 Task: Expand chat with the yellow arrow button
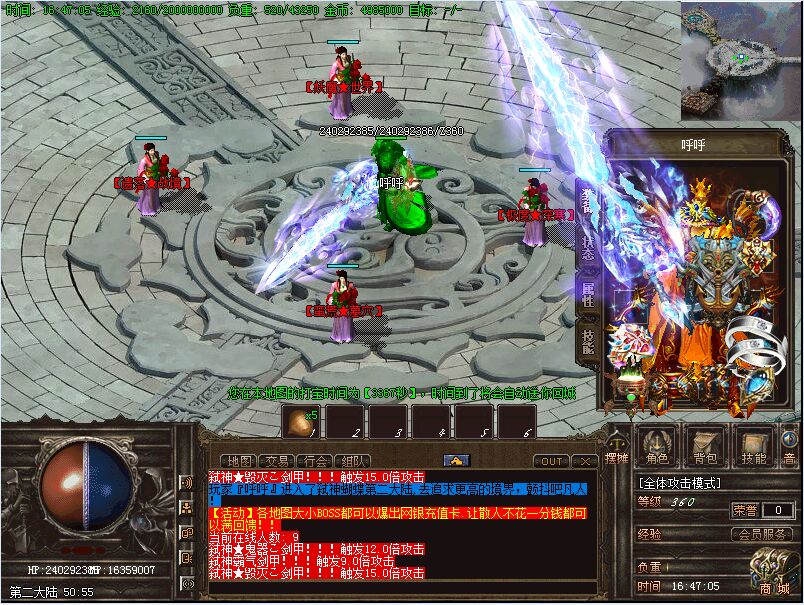pyautogui.click(x=456, y=460)
